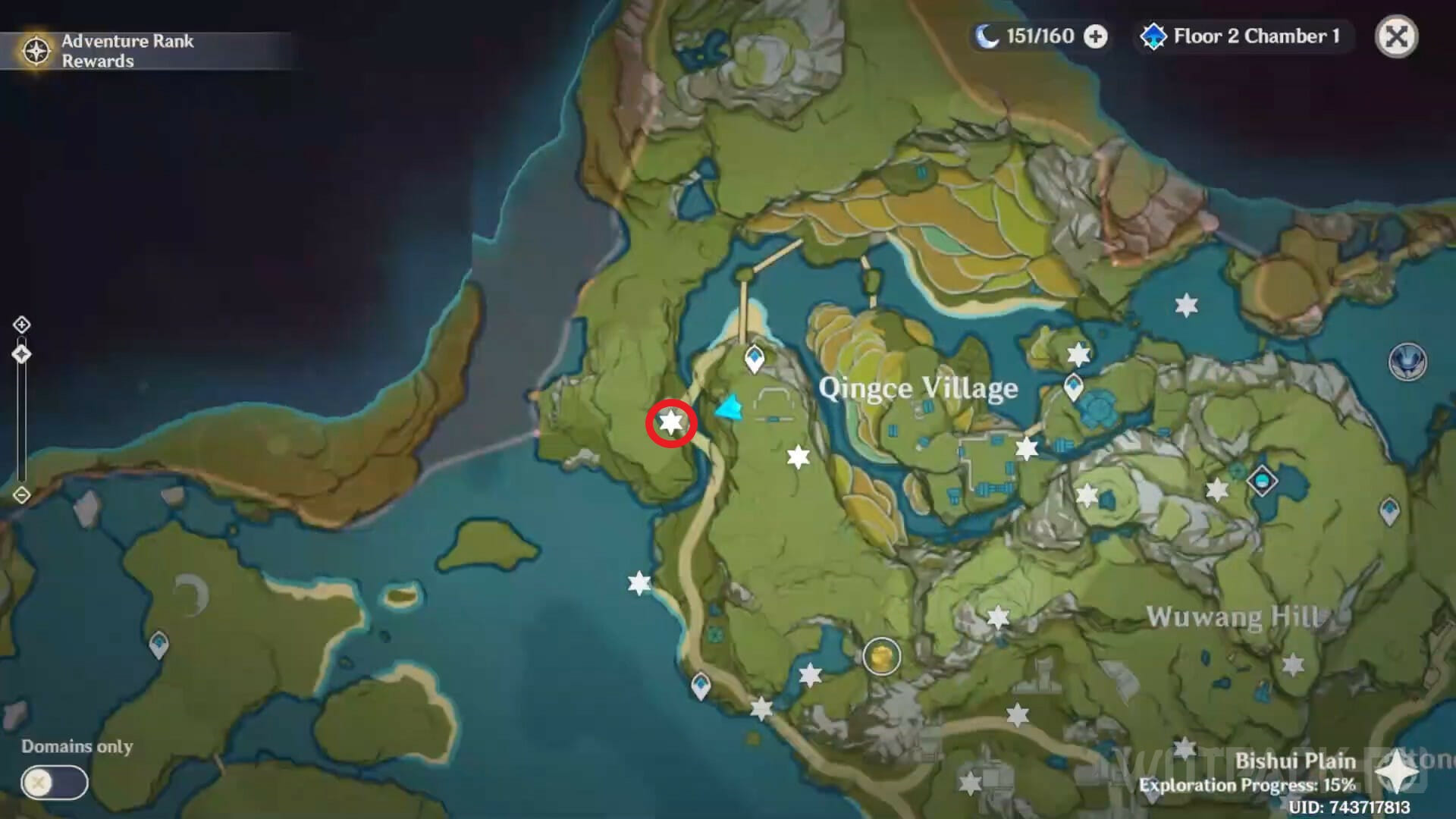This screenshot has width=1456, height=819.
Task: Open the four-pointed star button beside Bishui Plain
Action: (1397, 773)
